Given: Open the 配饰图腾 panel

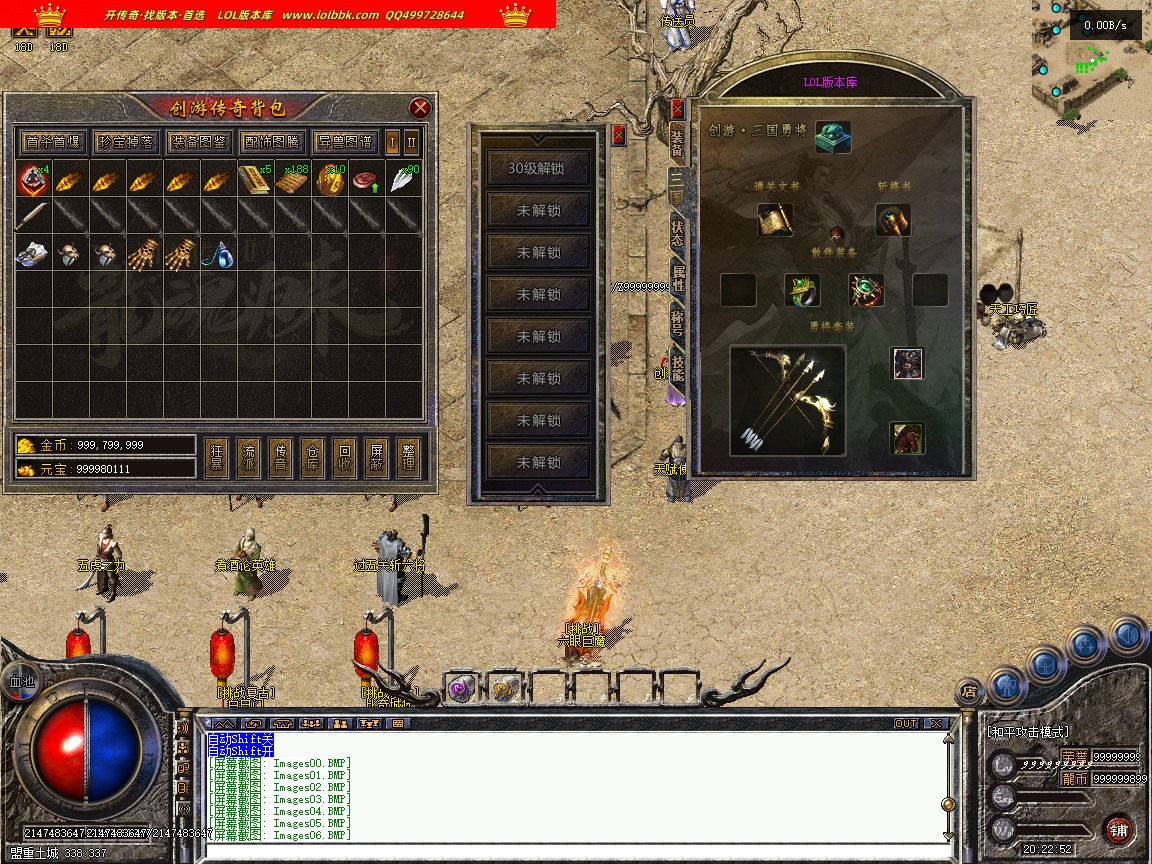Looking at the screenshot, I should pos(271,141).
